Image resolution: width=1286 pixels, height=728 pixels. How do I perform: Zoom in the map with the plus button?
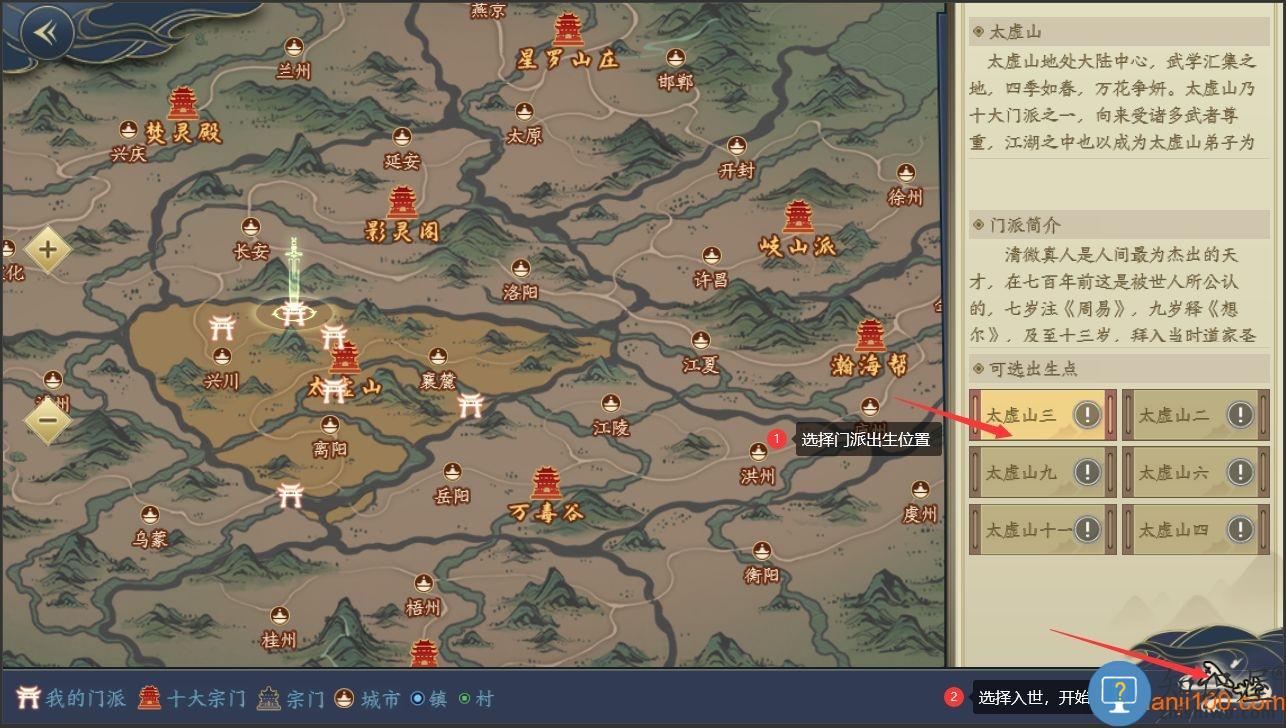(x=47, y=249)
